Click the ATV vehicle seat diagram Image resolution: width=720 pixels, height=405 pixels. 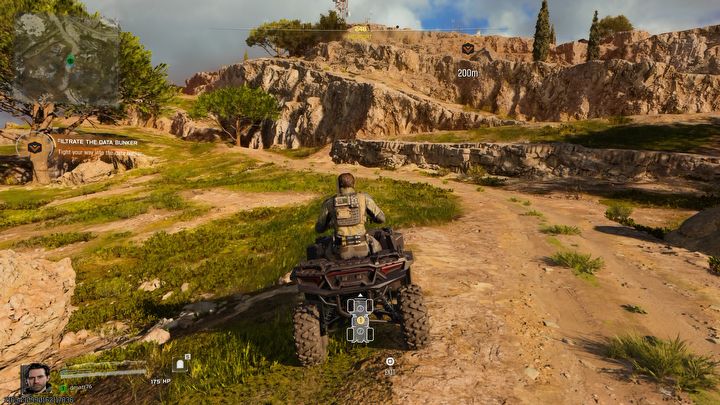360,318
